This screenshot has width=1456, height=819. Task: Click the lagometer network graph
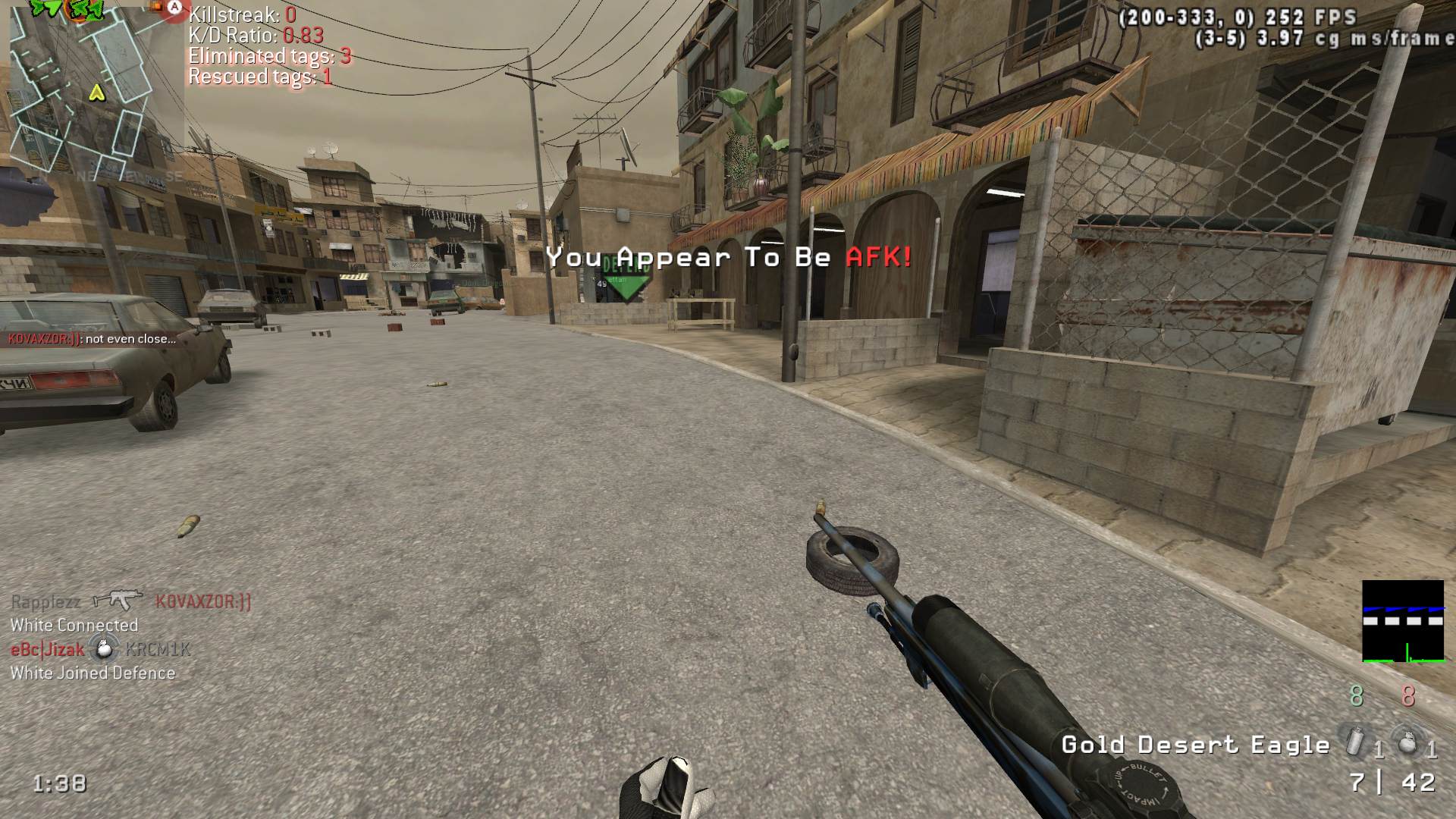tap(1403, 621)
